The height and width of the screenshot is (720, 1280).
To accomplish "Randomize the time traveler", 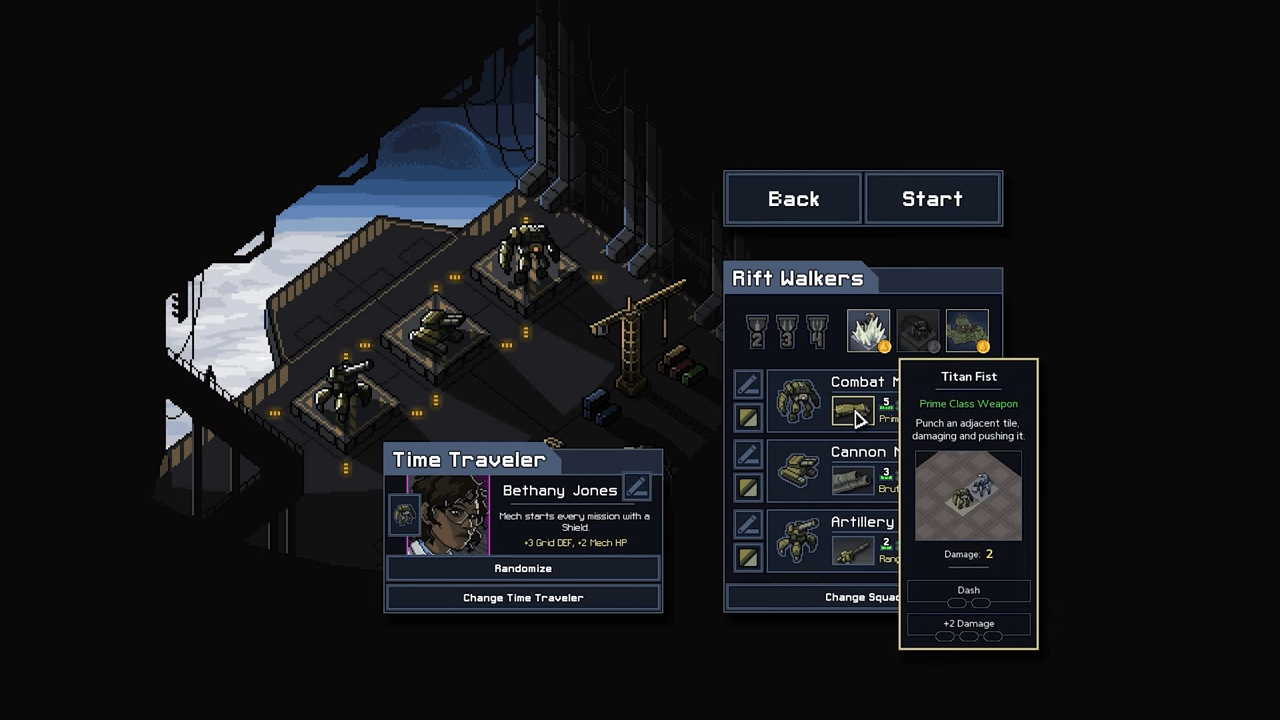I will tap(523, 568).
